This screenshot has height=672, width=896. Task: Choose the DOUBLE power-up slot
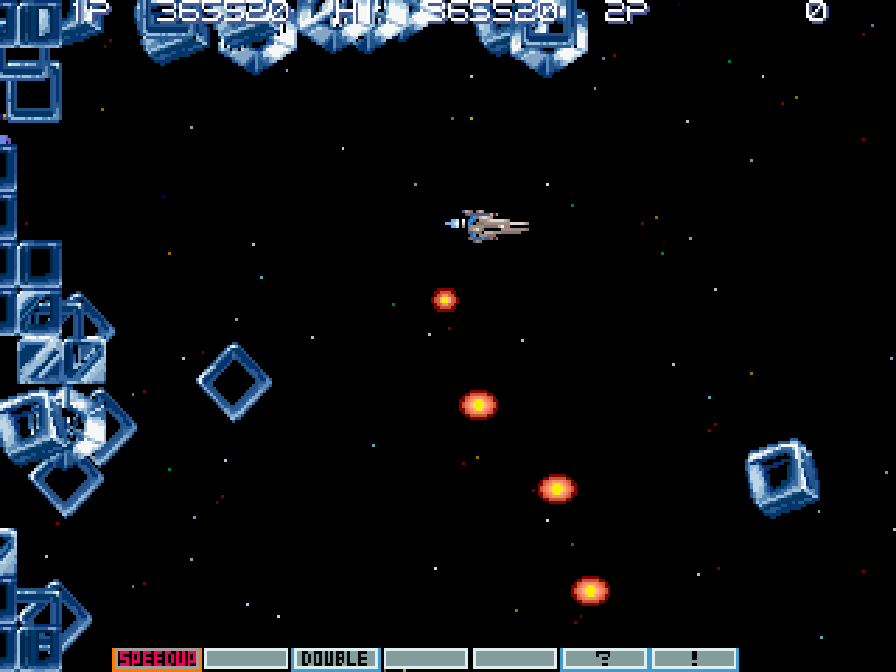[335, 659]
